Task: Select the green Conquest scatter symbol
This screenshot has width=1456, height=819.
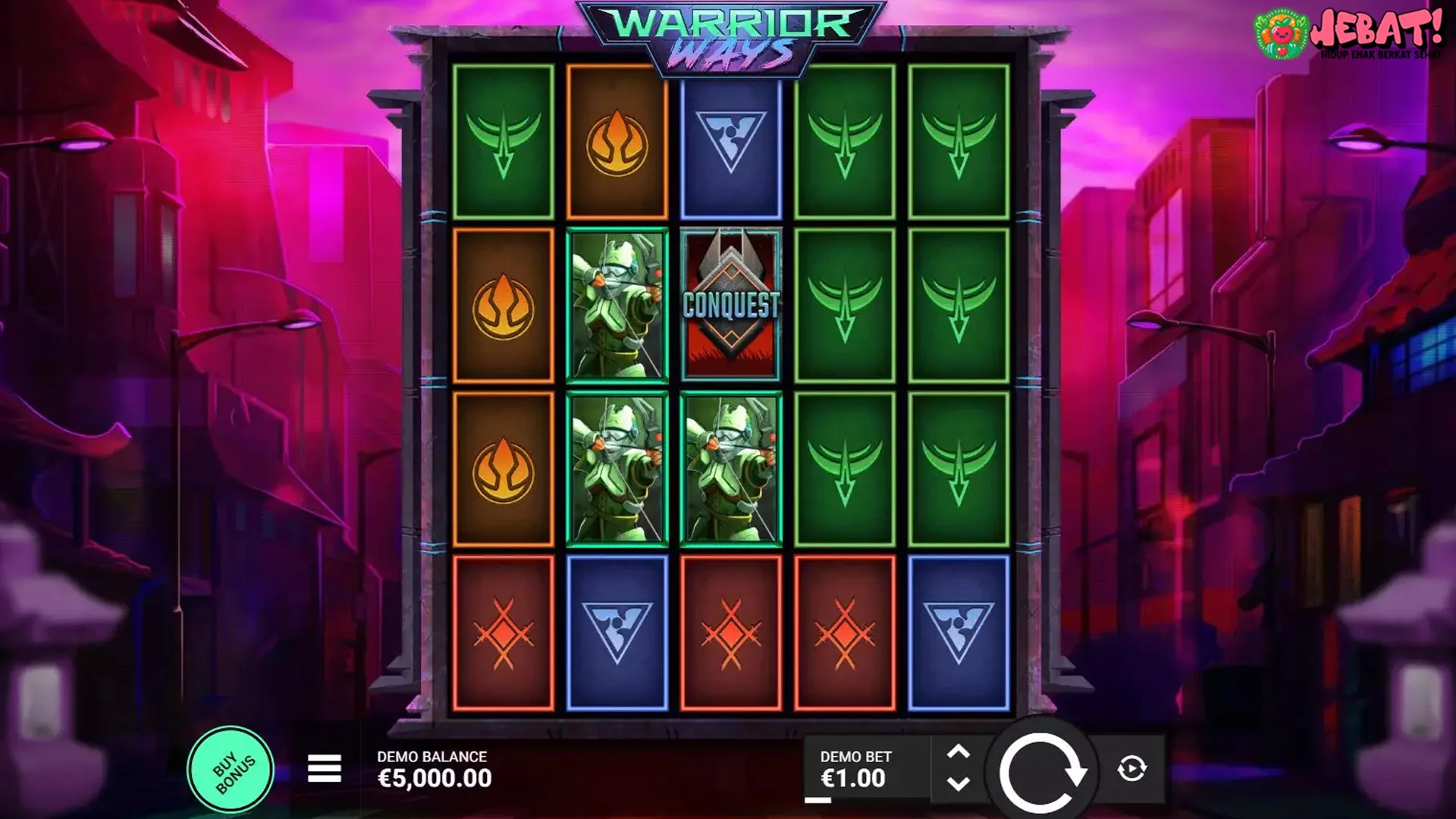Action: coord(729,302)
